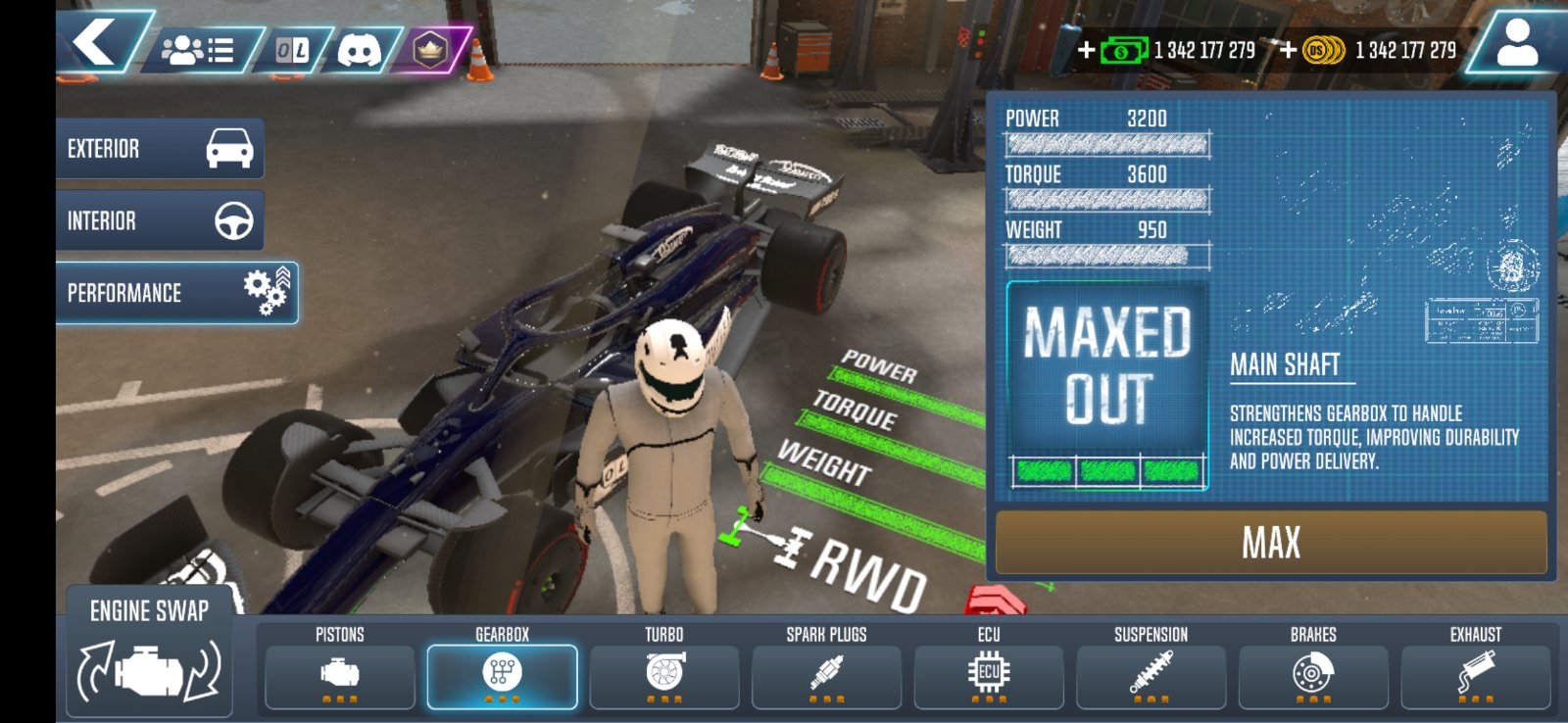Open the Exterior customization menu
The width and height of the screenshot is (1568, 723).
tap(160, 149)
